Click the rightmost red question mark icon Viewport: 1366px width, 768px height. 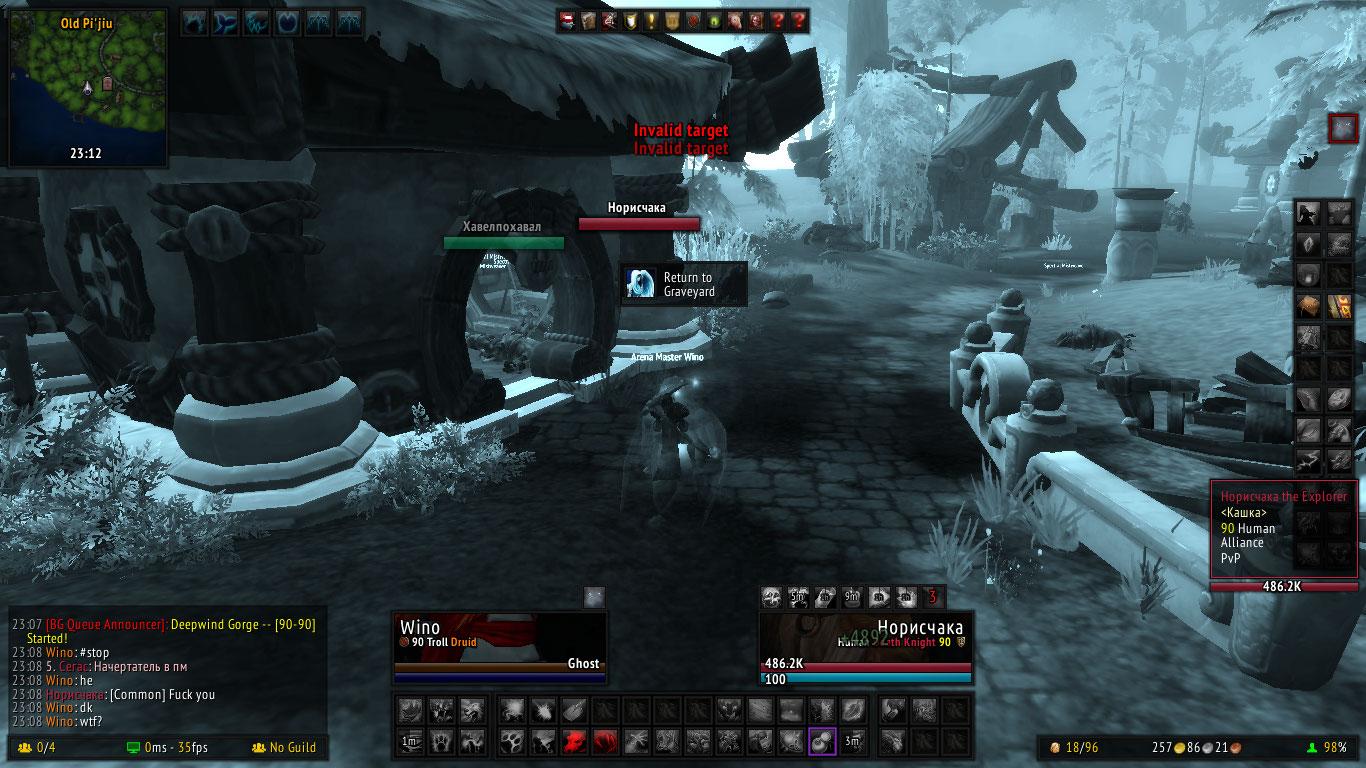798,20
